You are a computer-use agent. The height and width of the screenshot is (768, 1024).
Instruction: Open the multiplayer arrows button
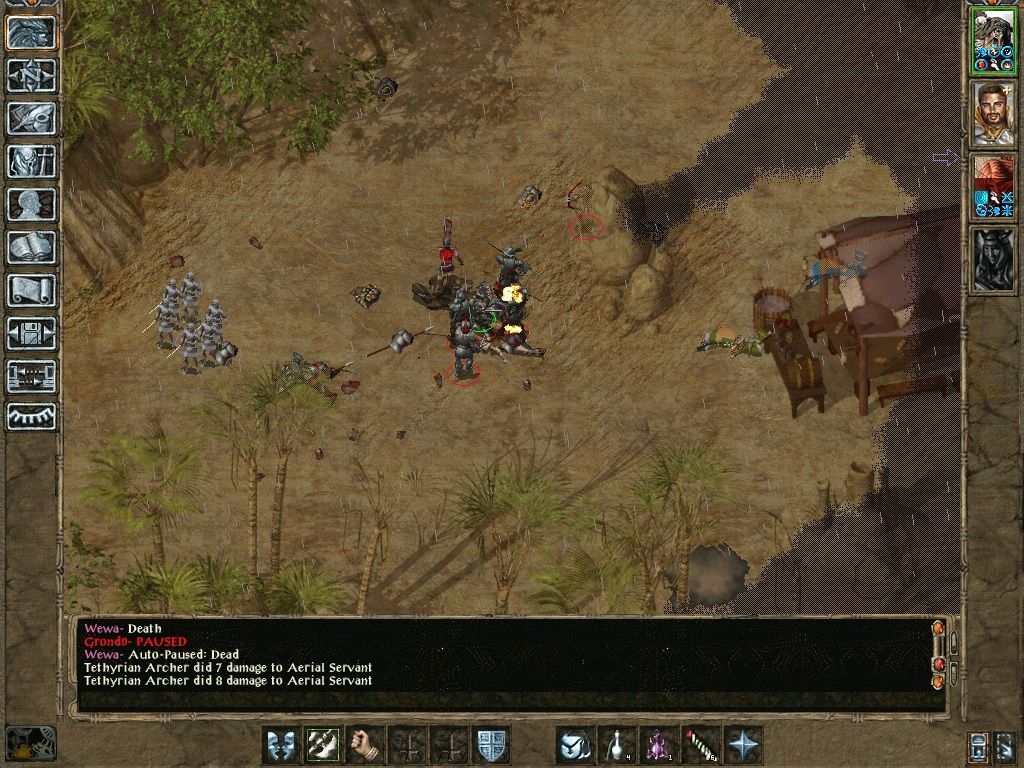[x=31, y=376]
